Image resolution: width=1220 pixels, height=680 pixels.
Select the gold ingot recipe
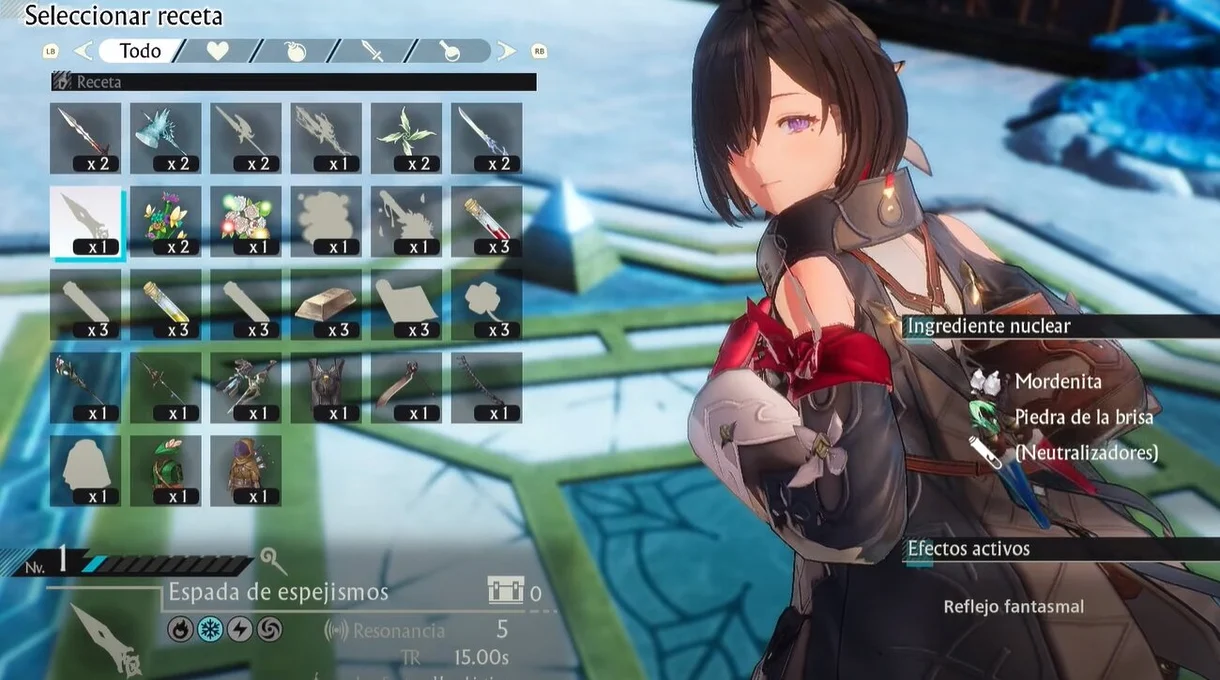click(x=326, y=305)
